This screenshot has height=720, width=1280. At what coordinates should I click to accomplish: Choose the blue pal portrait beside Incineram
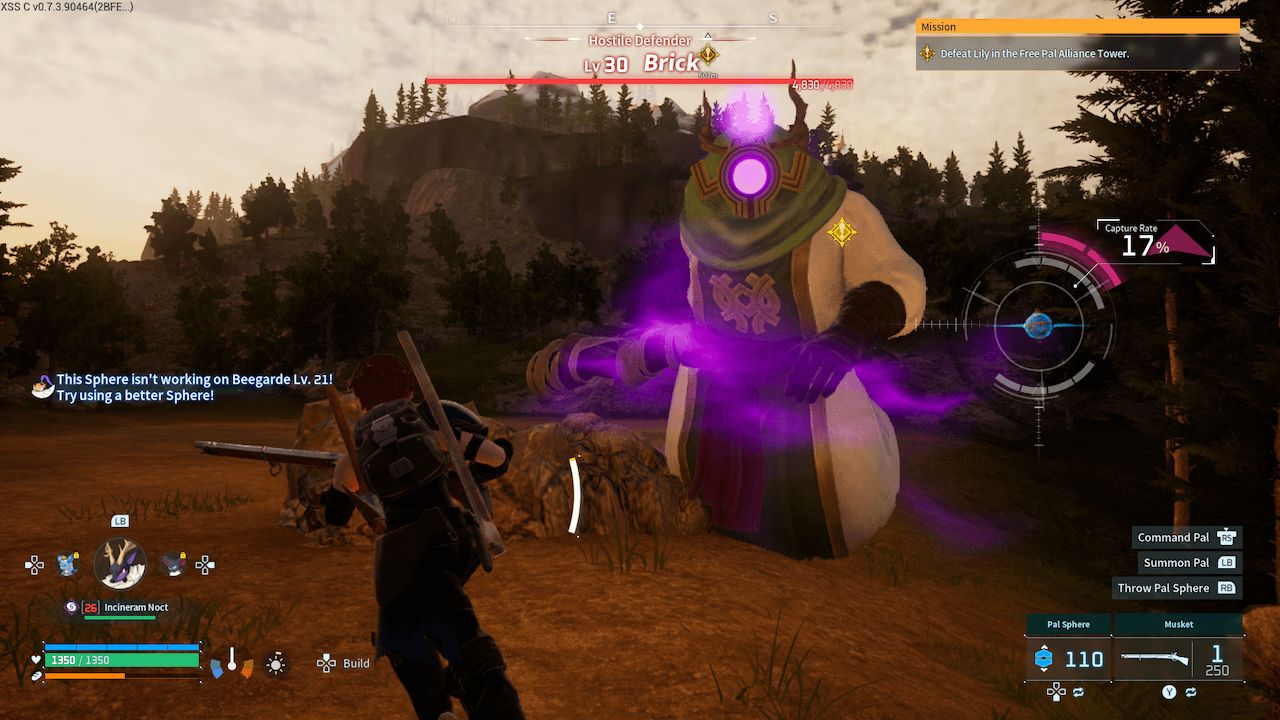[x=68, y=564]
